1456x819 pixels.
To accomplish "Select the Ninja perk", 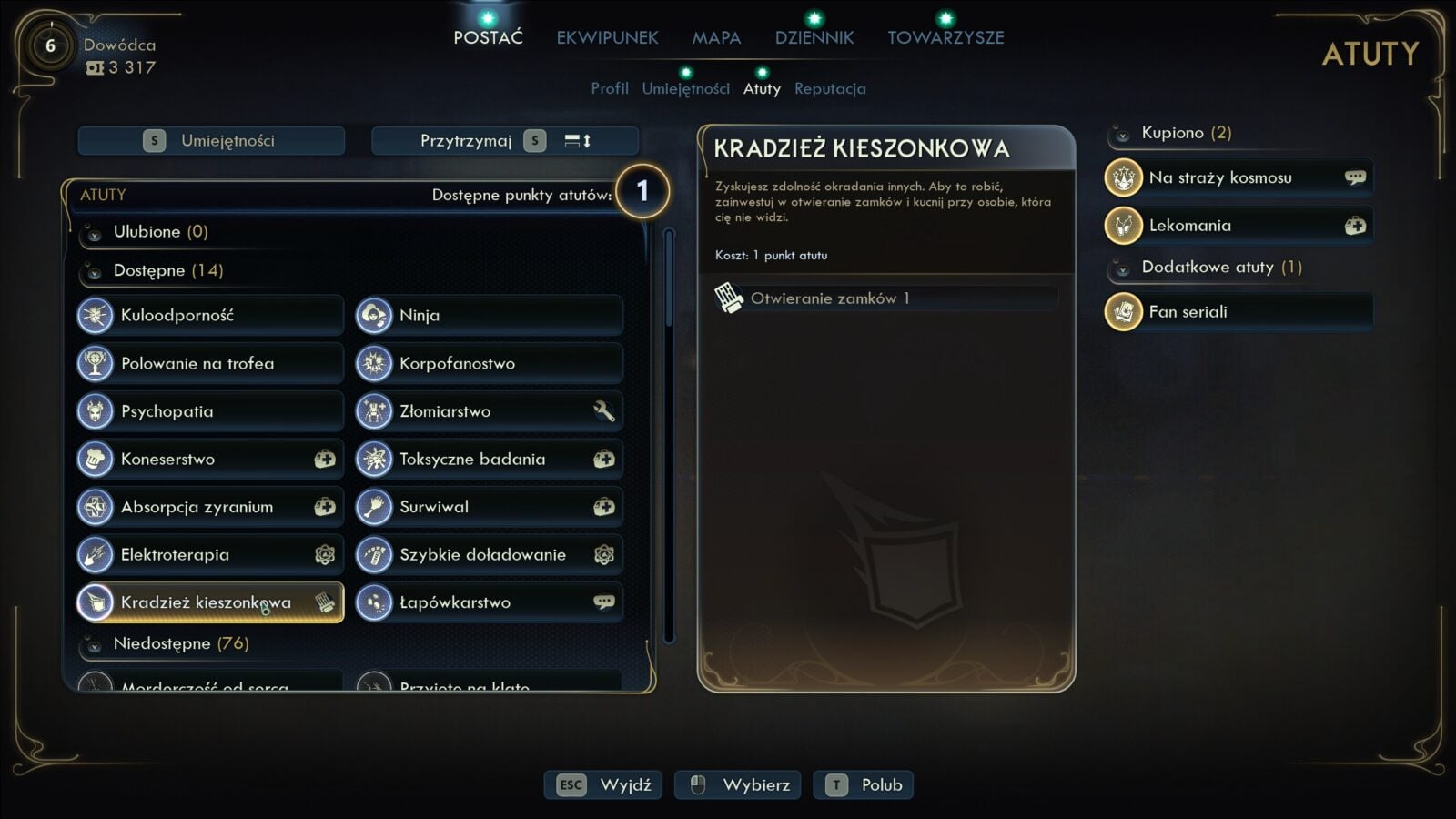I will [489, 315].
